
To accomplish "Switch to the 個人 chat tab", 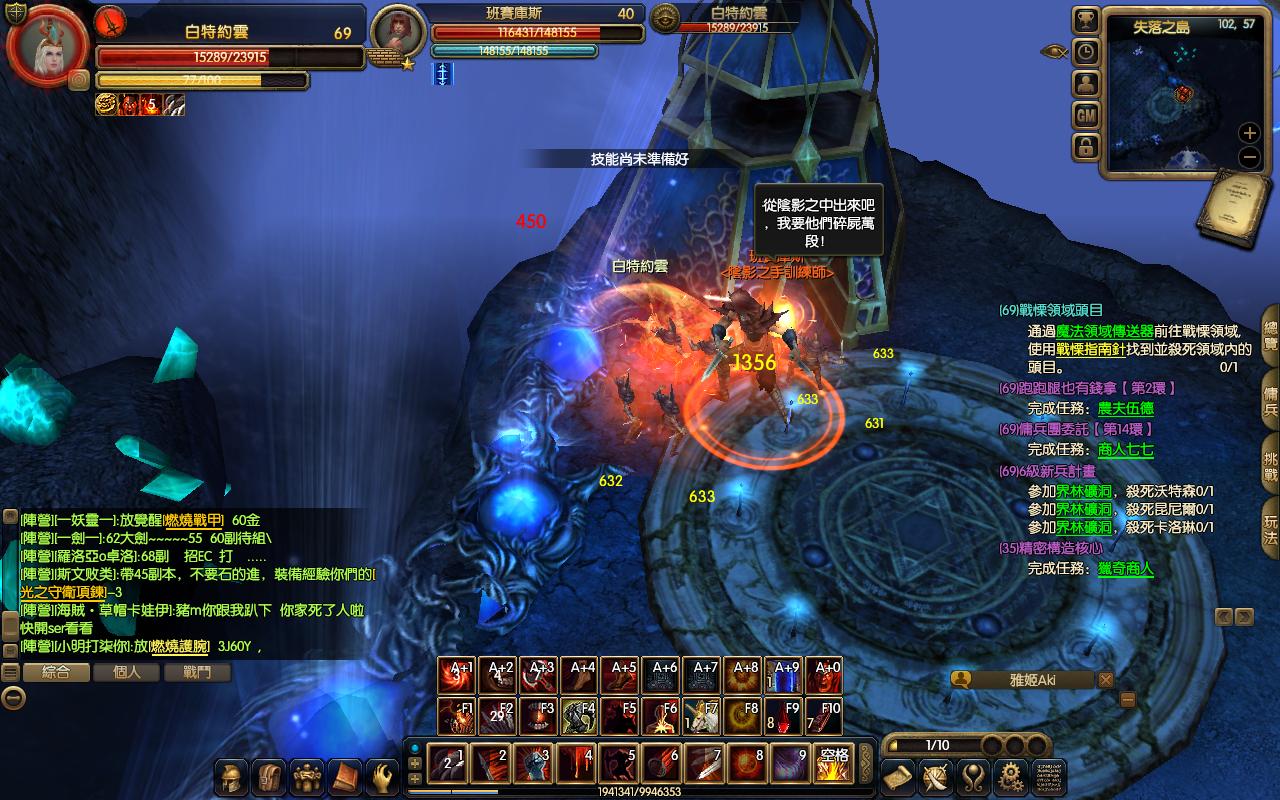I will pos(127,672).
